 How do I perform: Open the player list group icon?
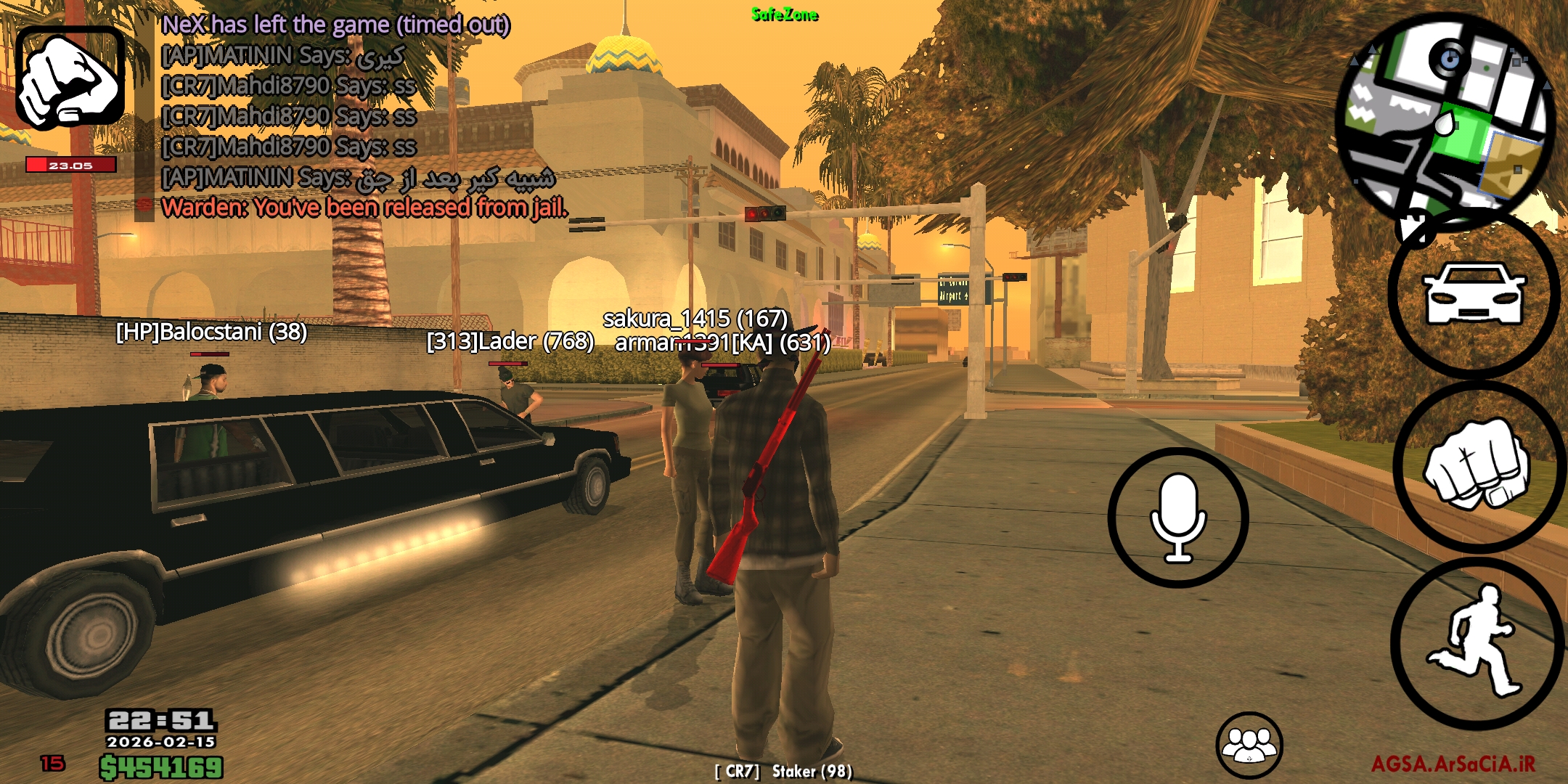pos(1249,745)
